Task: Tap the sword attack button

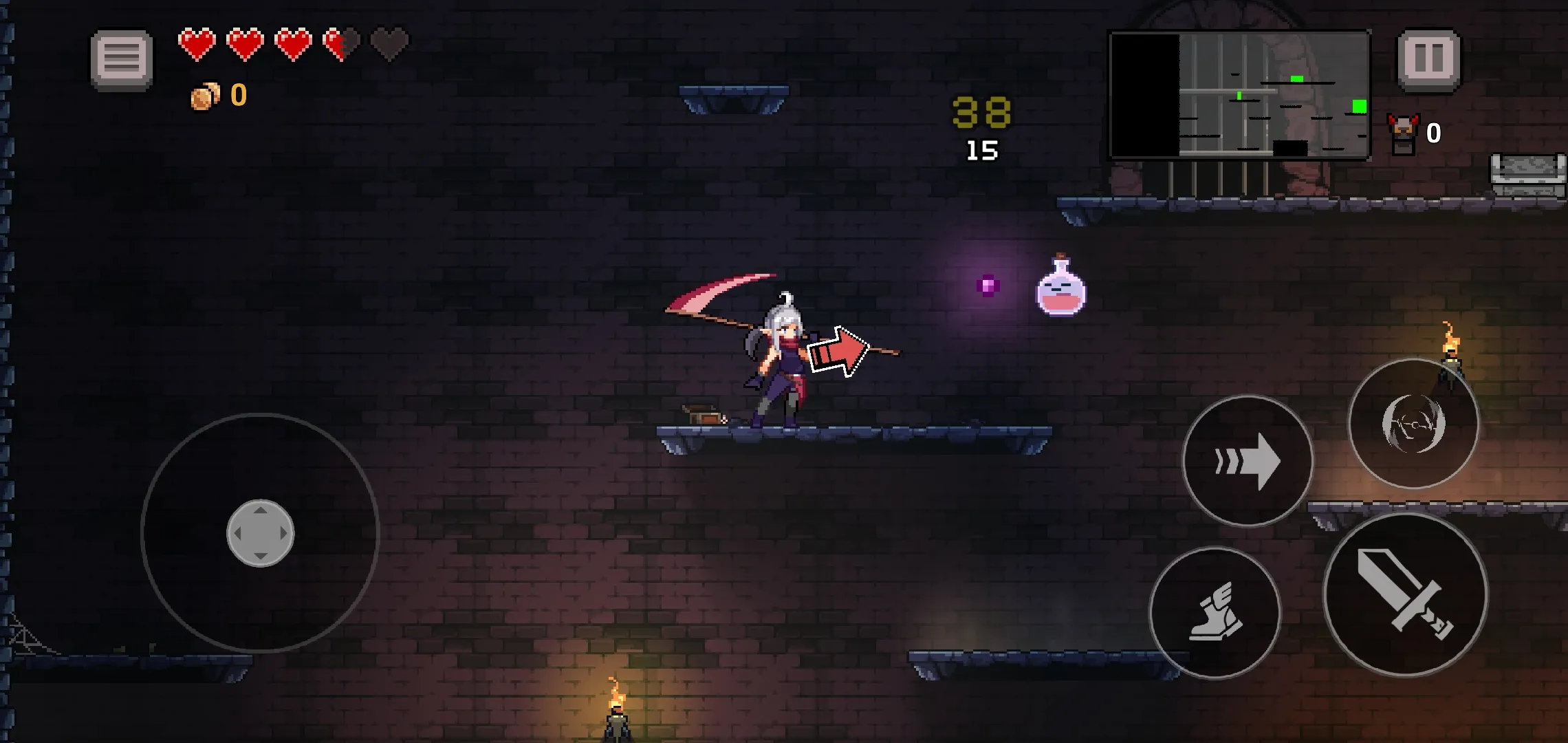Action: [x=1405, y=595]
